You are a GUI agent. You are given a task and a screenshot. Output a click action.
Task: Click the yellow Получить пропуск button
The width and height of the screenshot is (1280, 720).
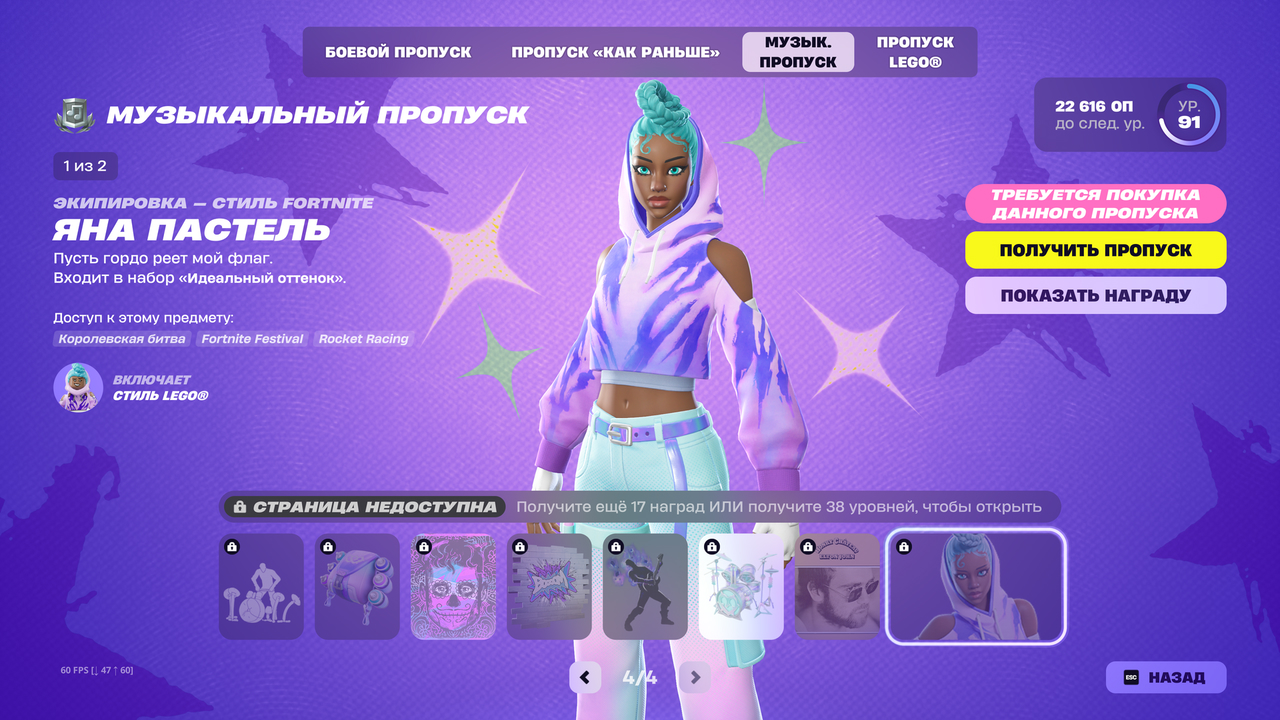click(x=1095, y=250)
